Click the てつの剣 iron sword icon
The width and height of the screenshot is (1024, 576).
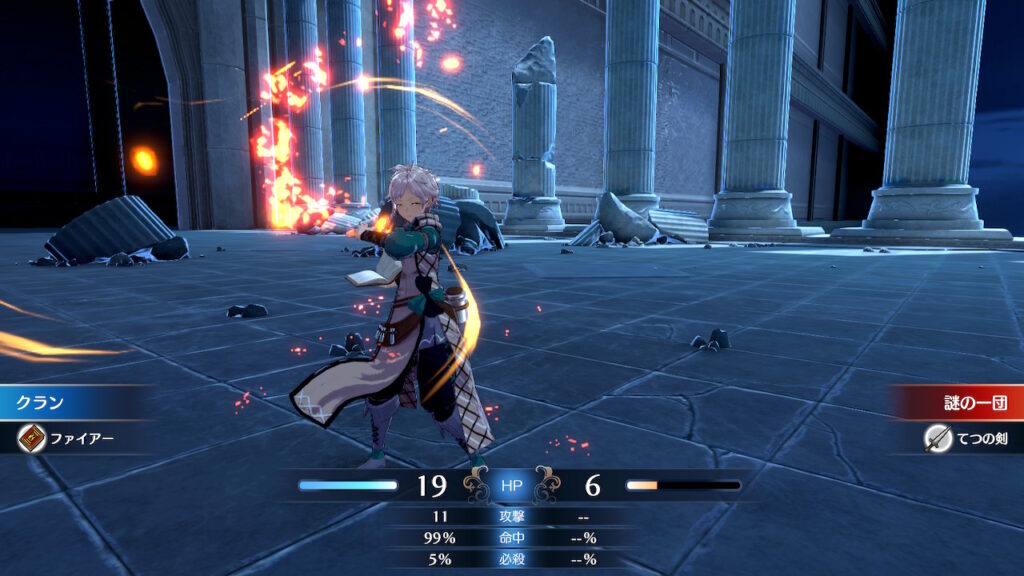click(x=938, y=437)
